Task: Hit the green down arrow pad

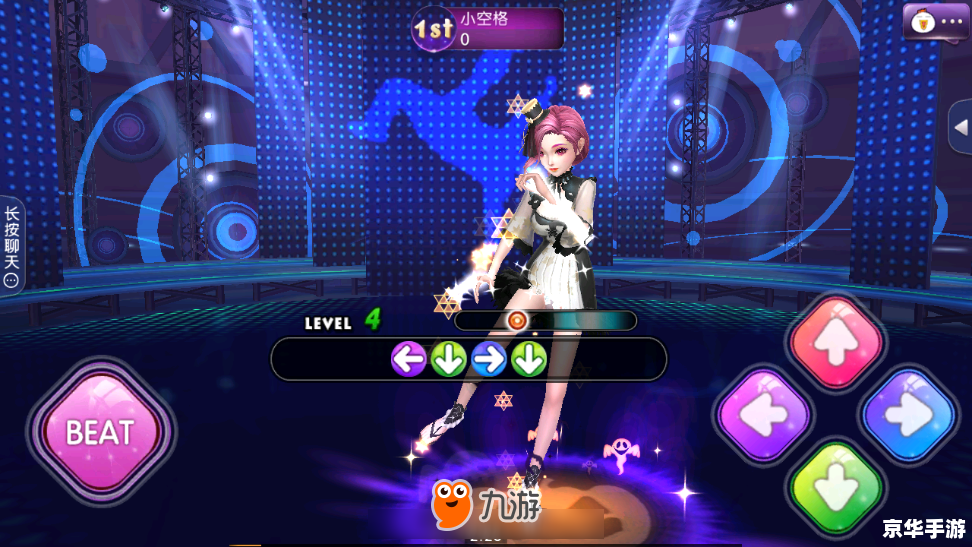Action: pos(836,488)
